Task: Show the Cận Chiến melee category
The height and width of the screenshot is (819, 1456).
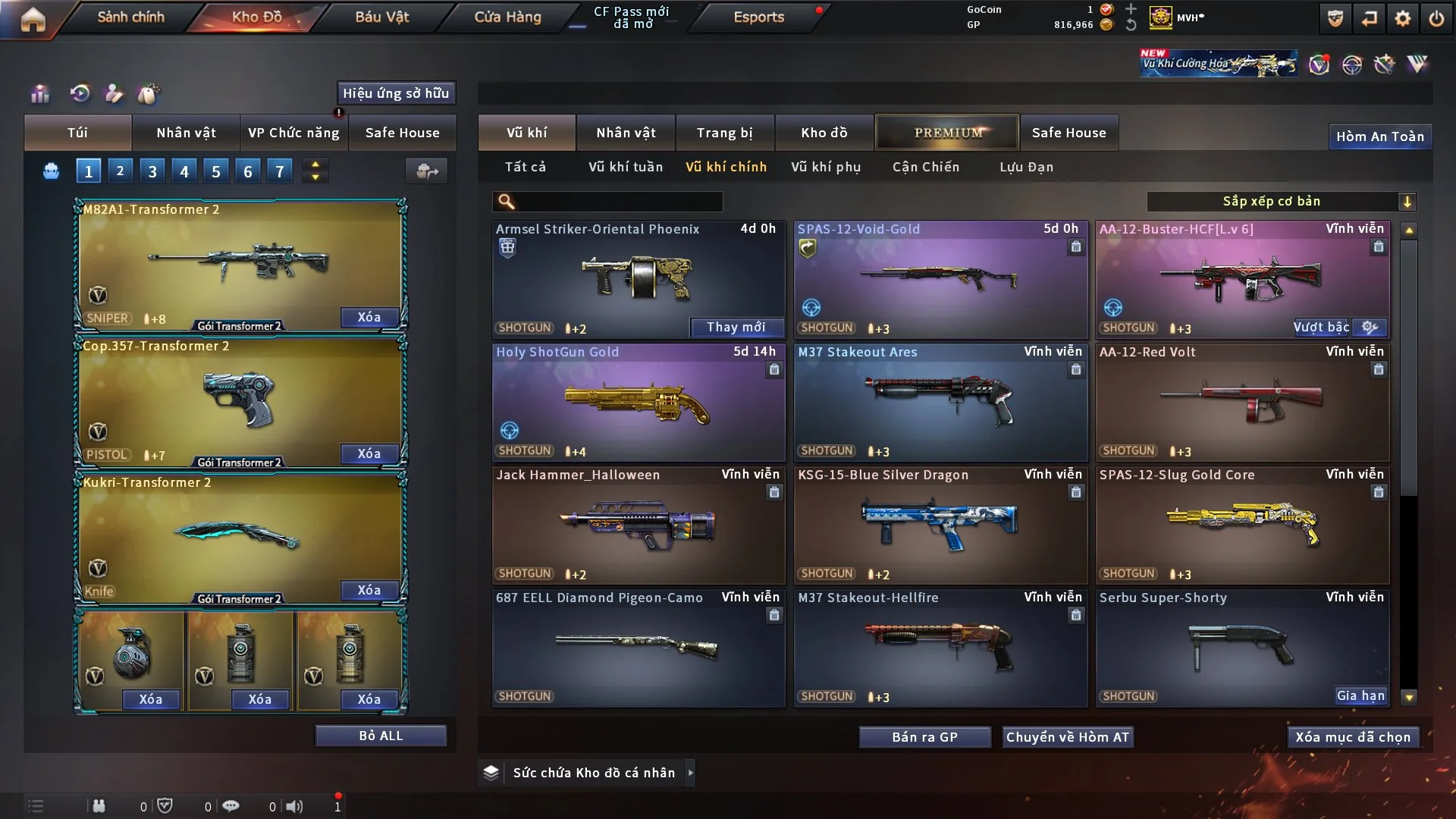Action: (925, 167)
